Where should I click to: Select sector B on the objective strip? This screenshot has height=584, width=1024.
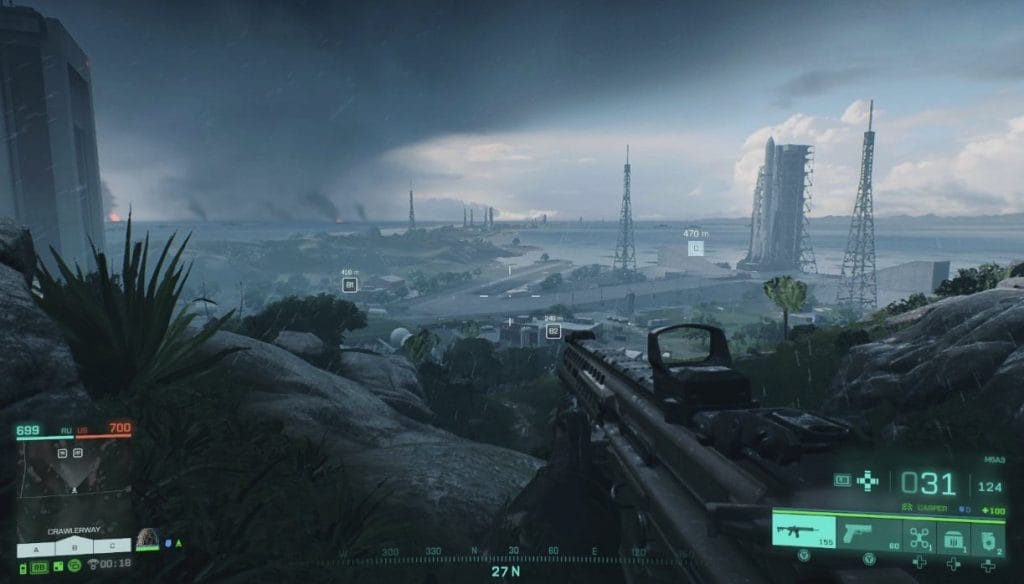coord(74,548)
